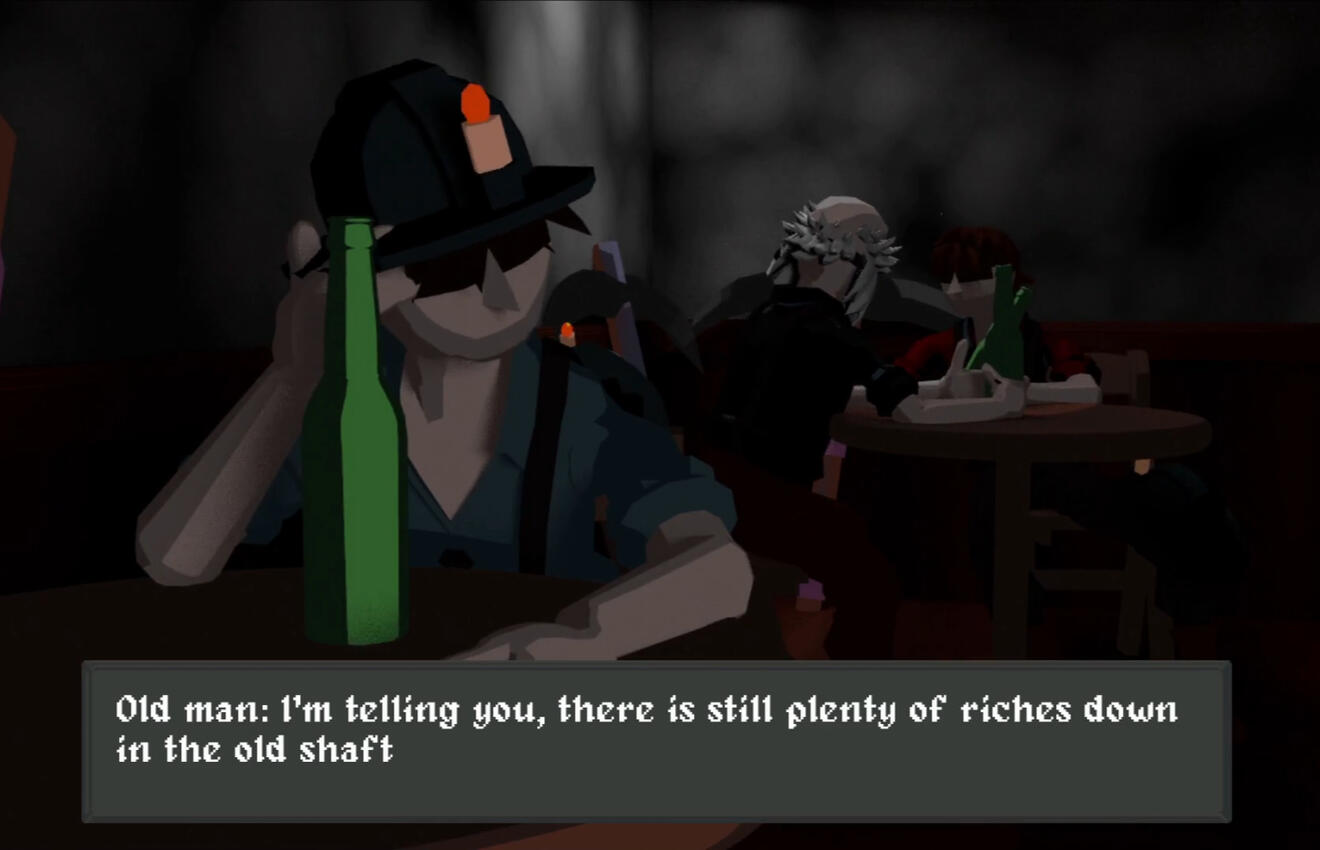Image resolution: width=1320 pixels, height=850 pixels.
Task: Click the Old man dialogue box to continue
Action: 656,740
